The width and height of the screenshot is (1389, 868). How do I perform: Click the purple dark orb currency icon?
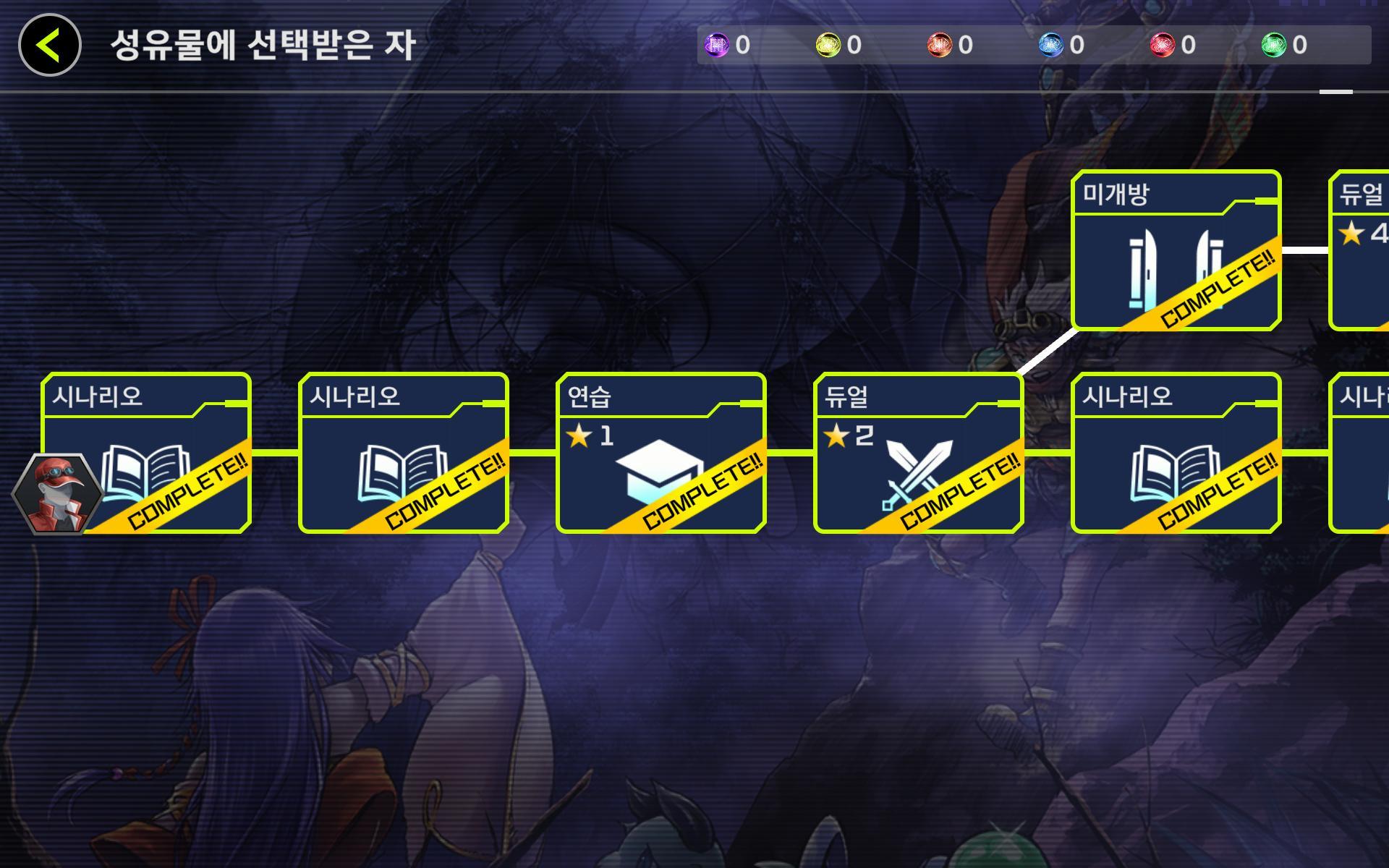716,45
